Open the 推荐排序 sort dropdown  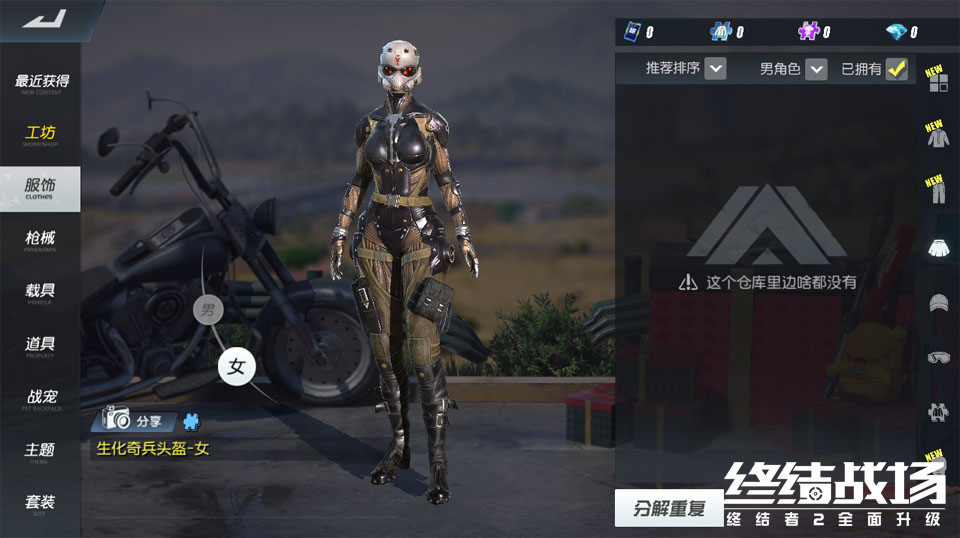[x=715, y=69]
